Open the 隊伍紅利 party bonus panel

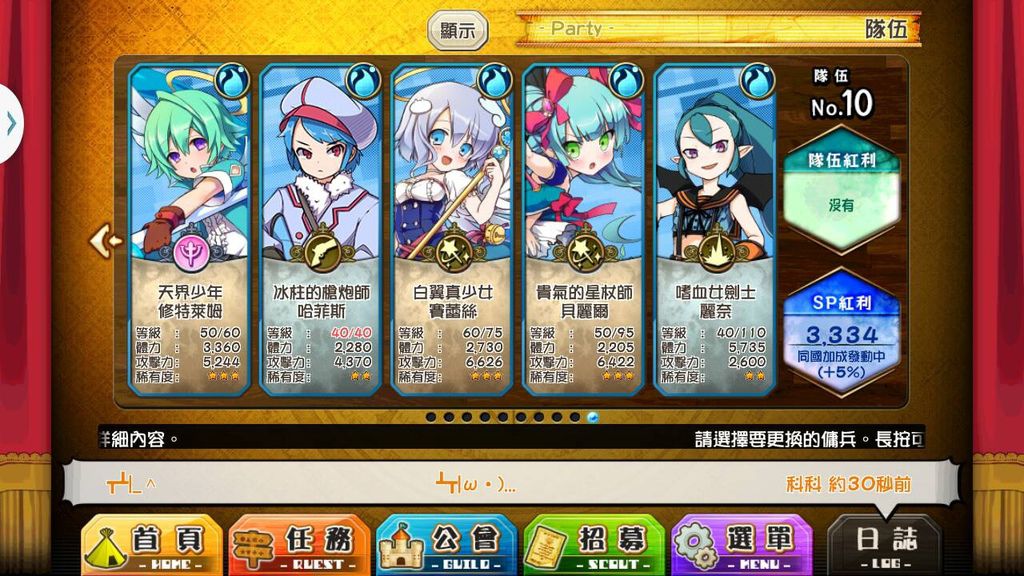[841, 190]
